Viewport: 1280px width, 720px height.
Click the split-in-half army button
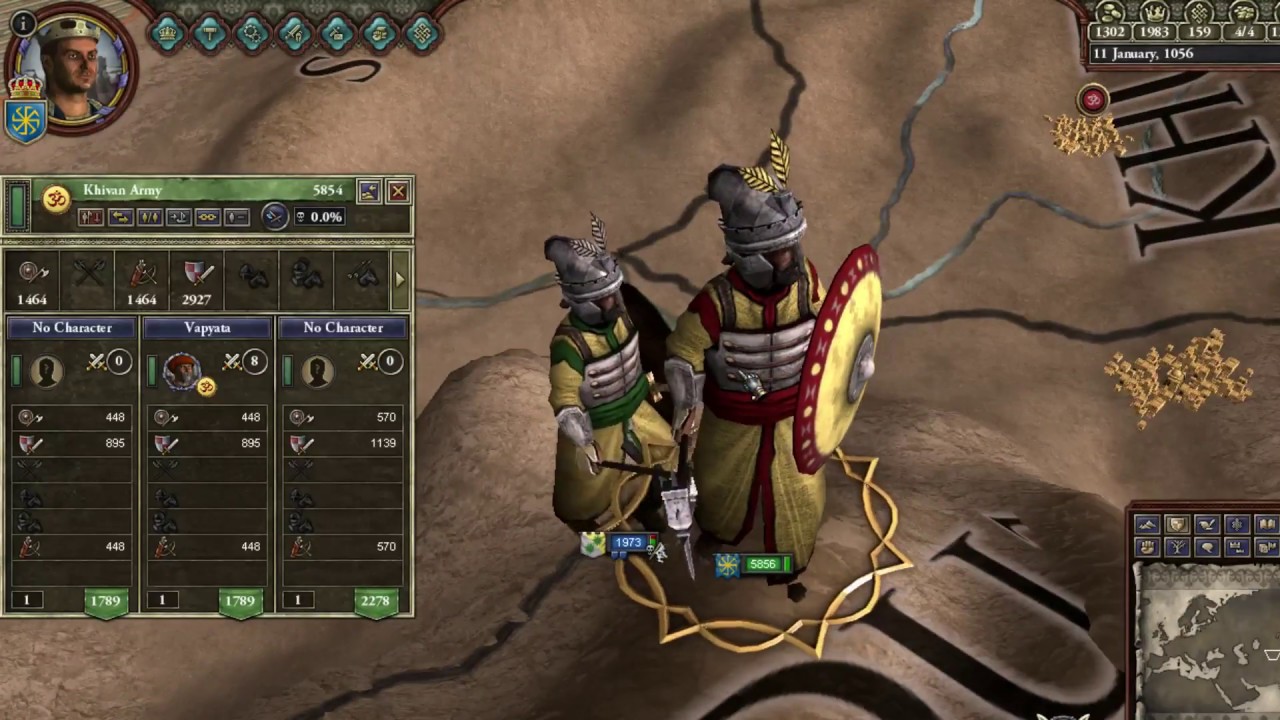pos(149,217)
